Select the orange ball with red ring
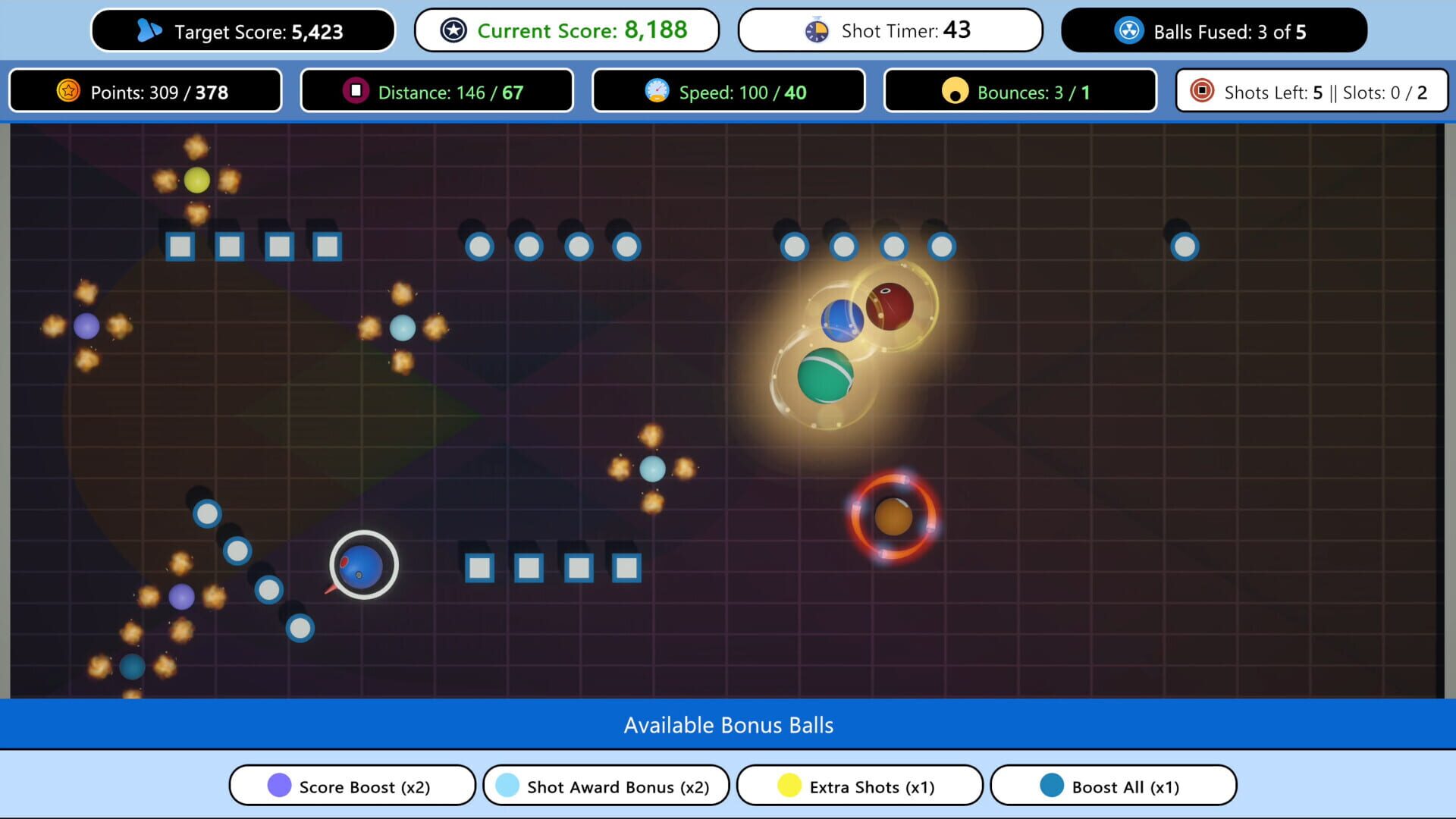This screenshot has width=1456, height=819. point(893,517)
